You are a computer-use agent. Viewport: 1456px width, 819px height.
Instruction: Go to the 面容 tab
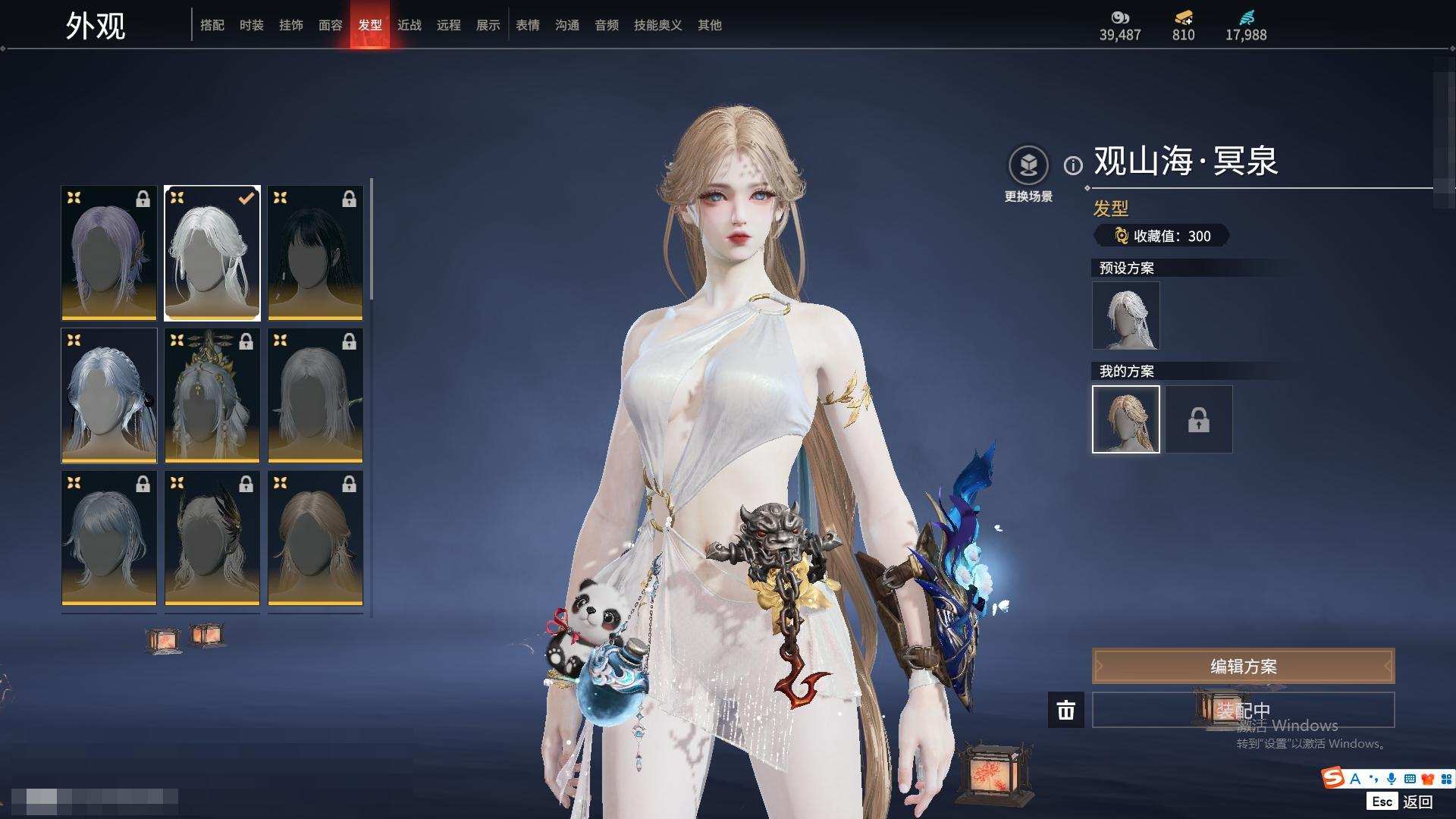pos(330,25)
